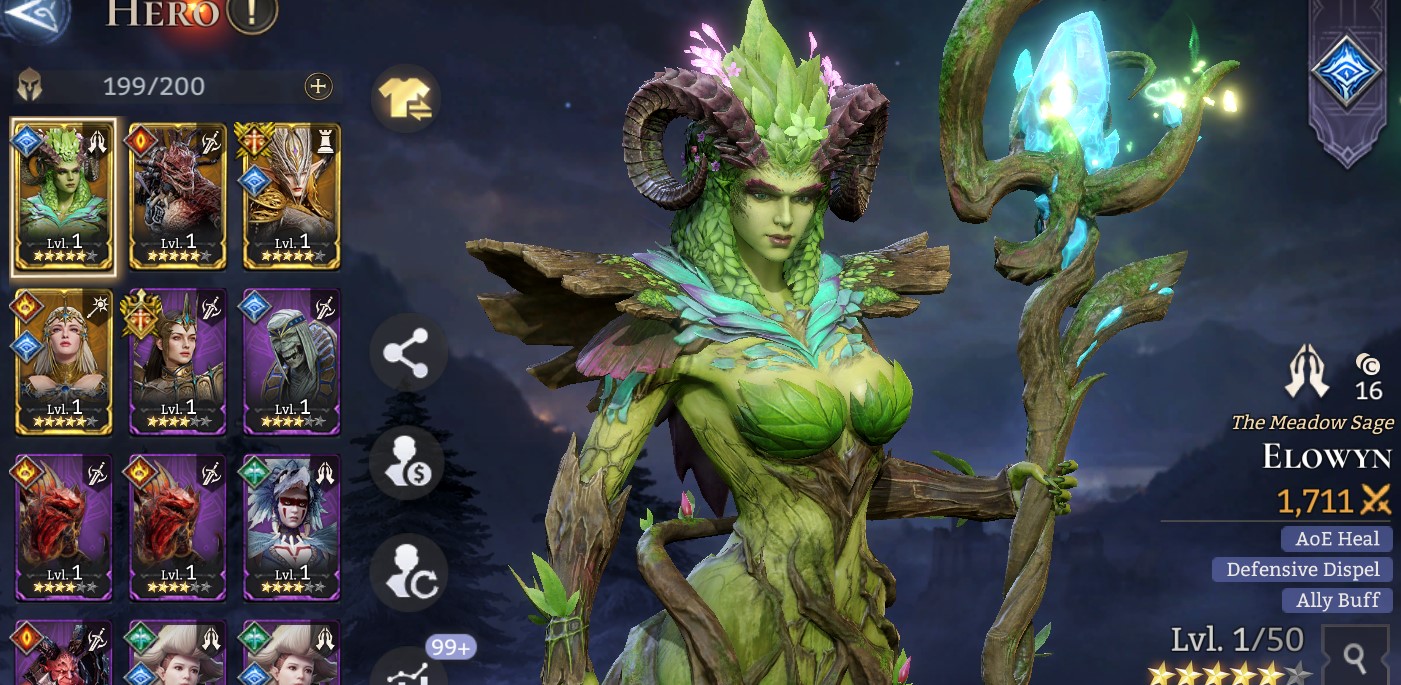Select the green Elowyn hero card
This screenshot has width=1401, height=685.
[x=63, y=197]
